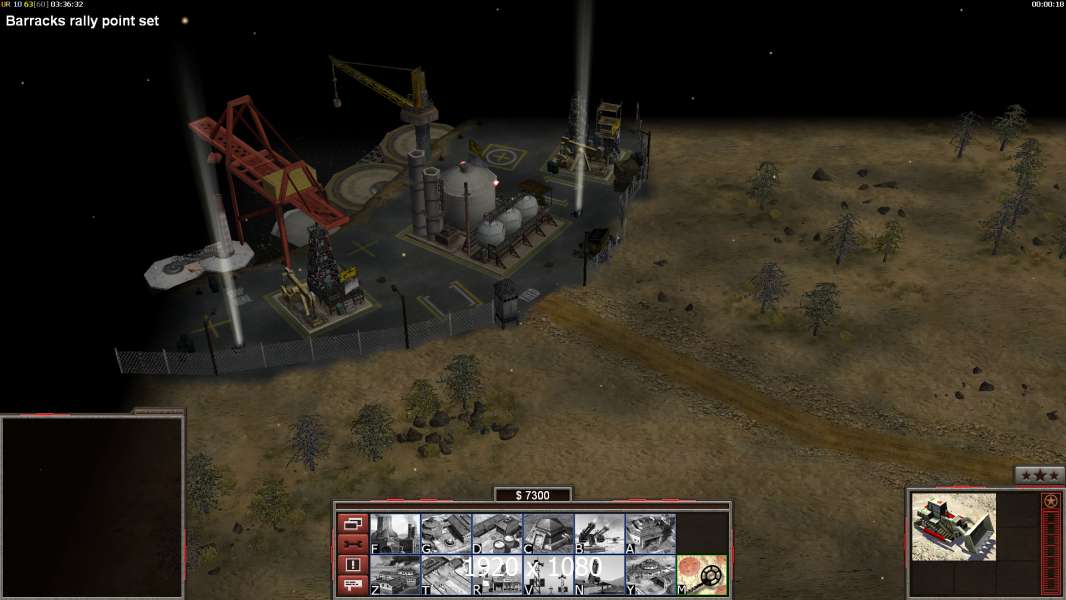Open the chat bubble communicator button
The height and width of the screenshot is (600, 1066).
pyautogui.click(x=353, y=585)
